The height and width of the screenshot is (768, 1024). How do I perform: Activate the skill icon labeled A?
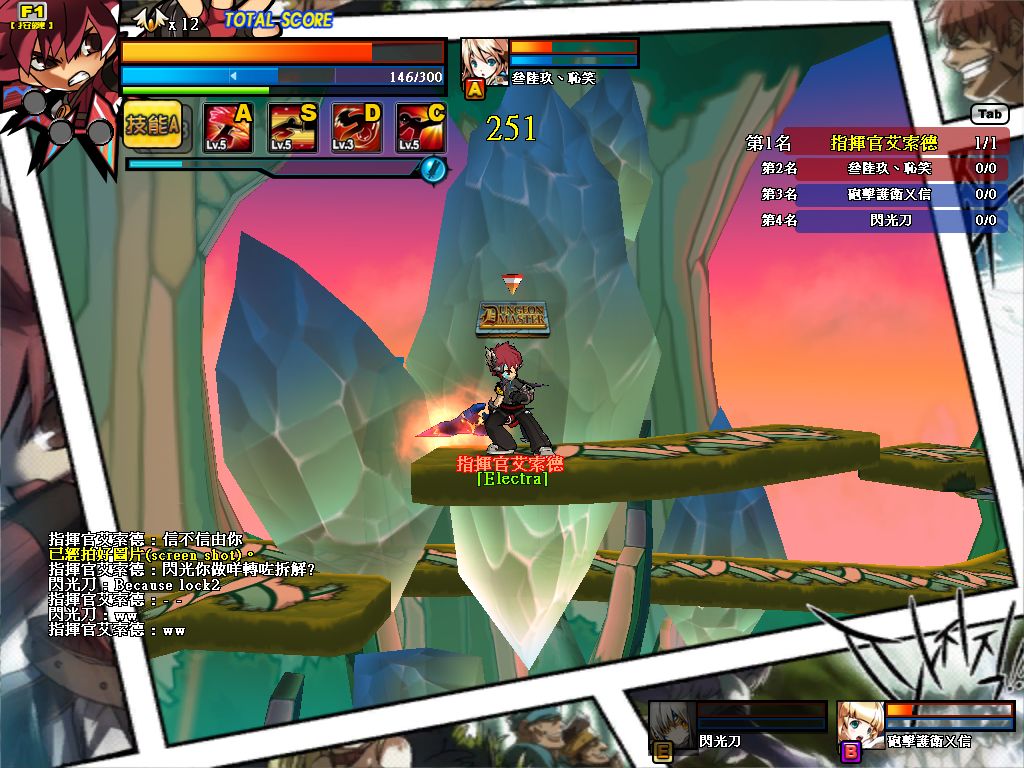coord(227,128)
